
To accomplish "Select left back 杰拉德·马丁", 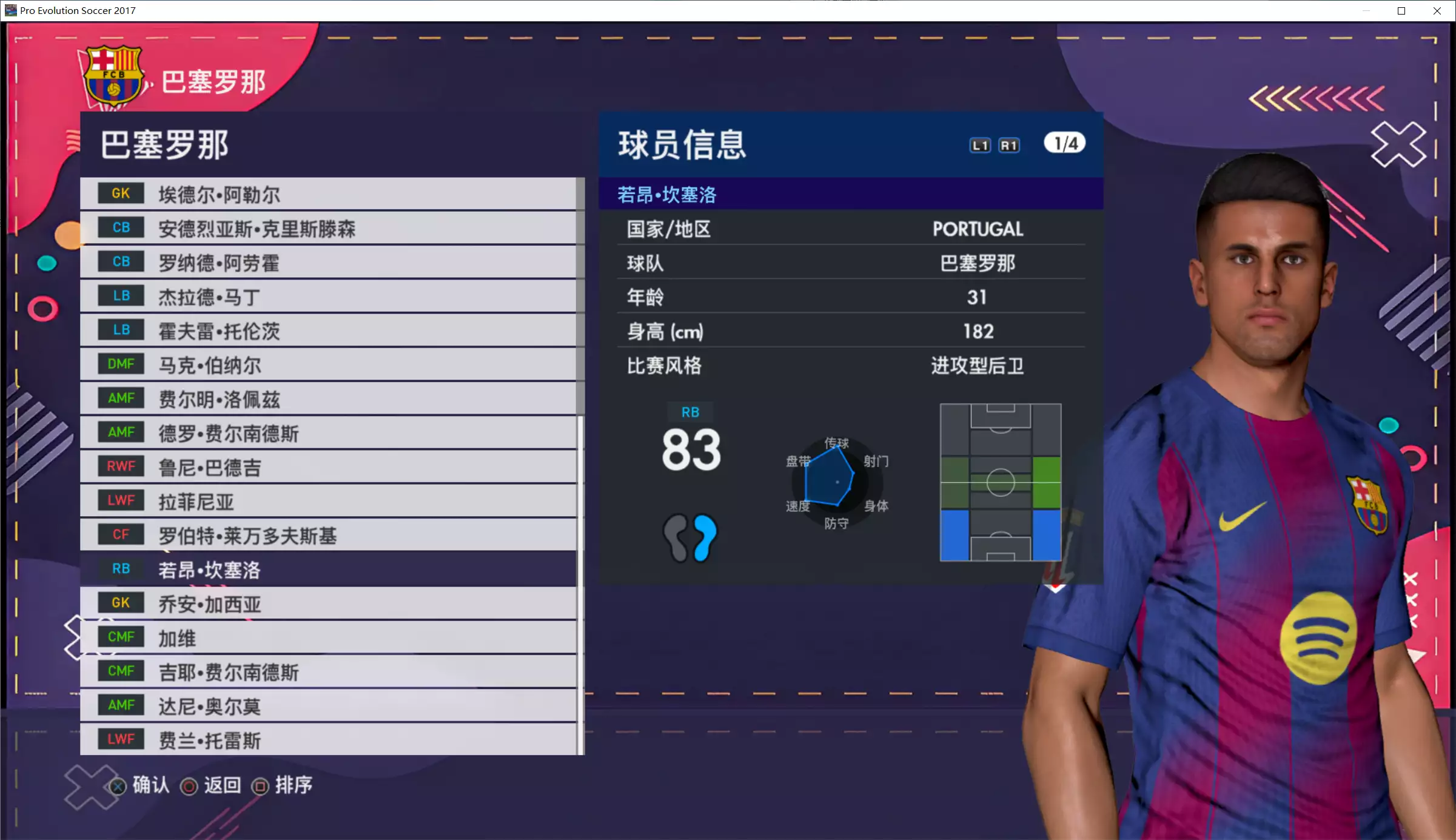I will [327, 297].
